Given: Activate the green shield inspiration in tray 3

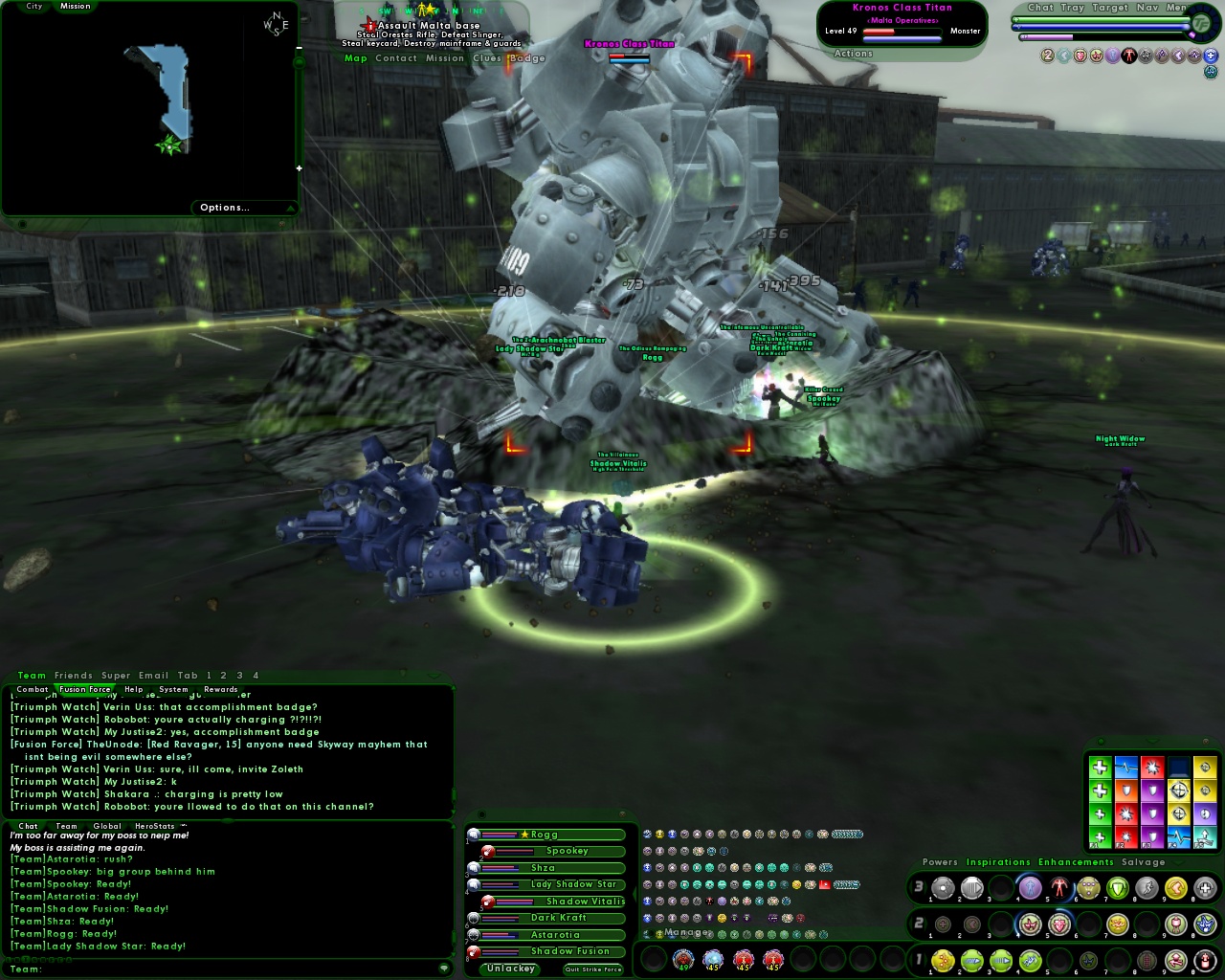Looking at the screenshot, I should 1117,888.
